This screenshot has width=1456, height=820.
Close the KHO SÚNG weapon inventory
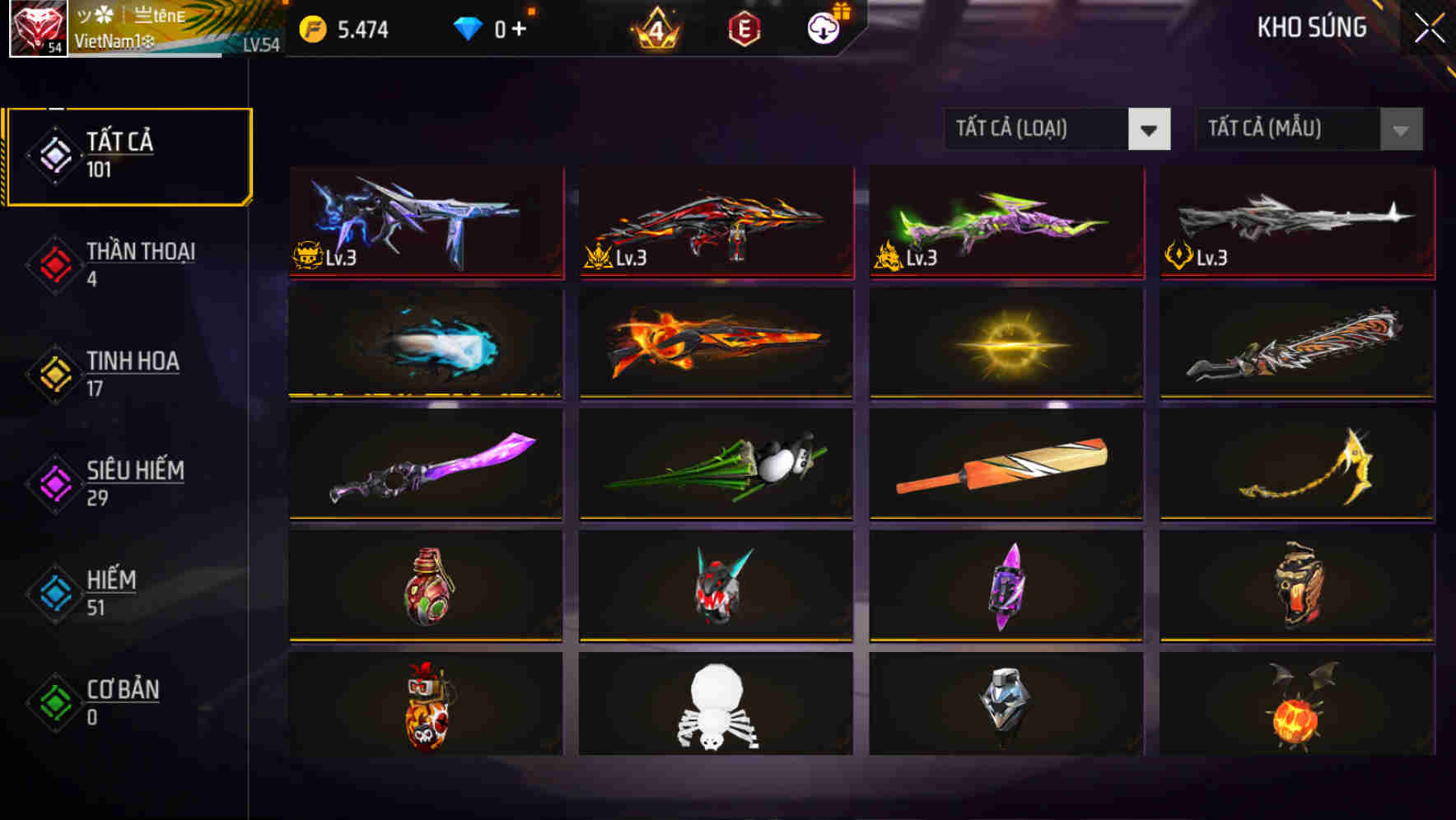pos(1427,26)
